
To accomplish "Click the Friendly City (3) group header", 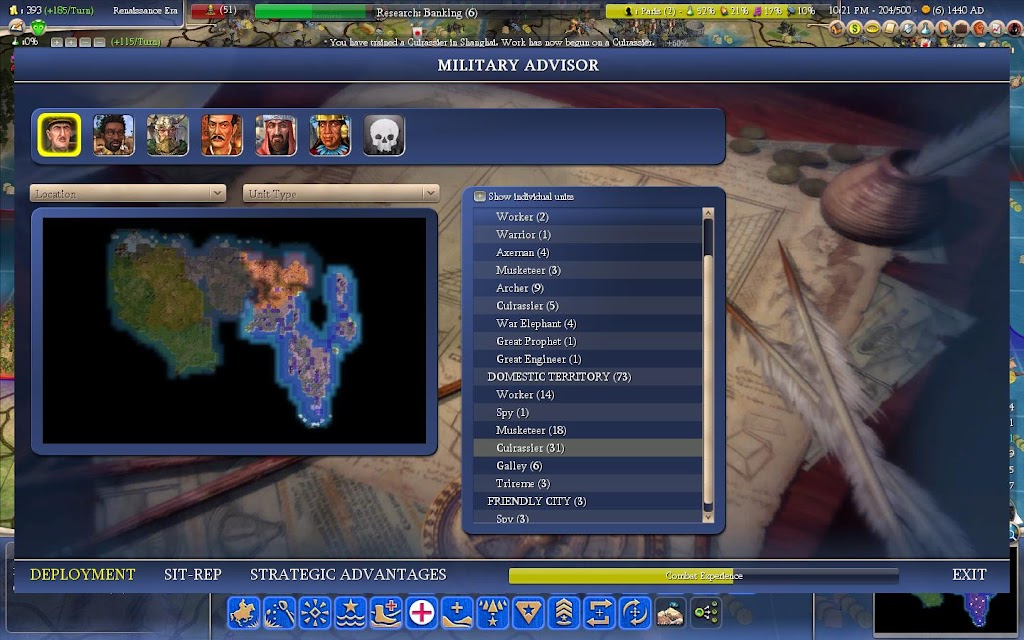I will (536, 501).
